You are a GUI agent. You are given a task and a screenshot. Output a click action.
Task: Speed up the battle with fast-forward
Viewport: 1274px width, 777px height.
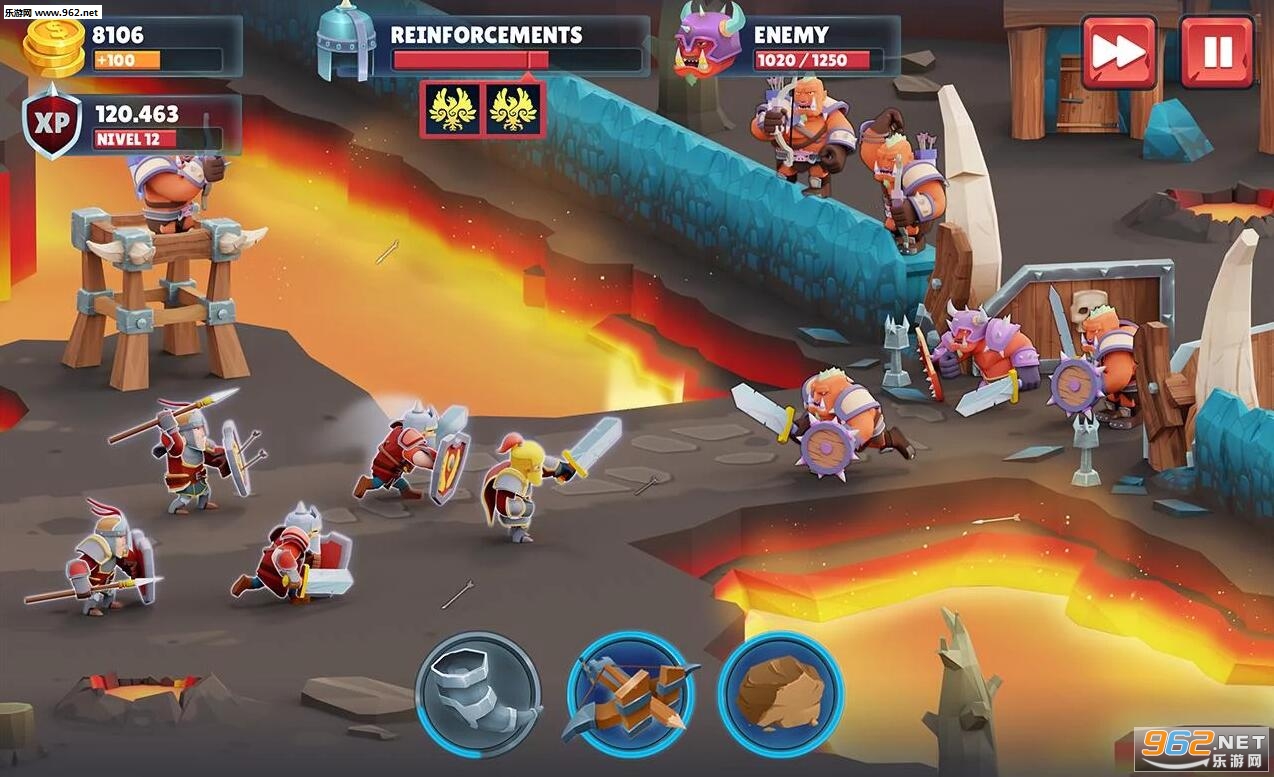pyautogui.click(x=1118, y=52)
